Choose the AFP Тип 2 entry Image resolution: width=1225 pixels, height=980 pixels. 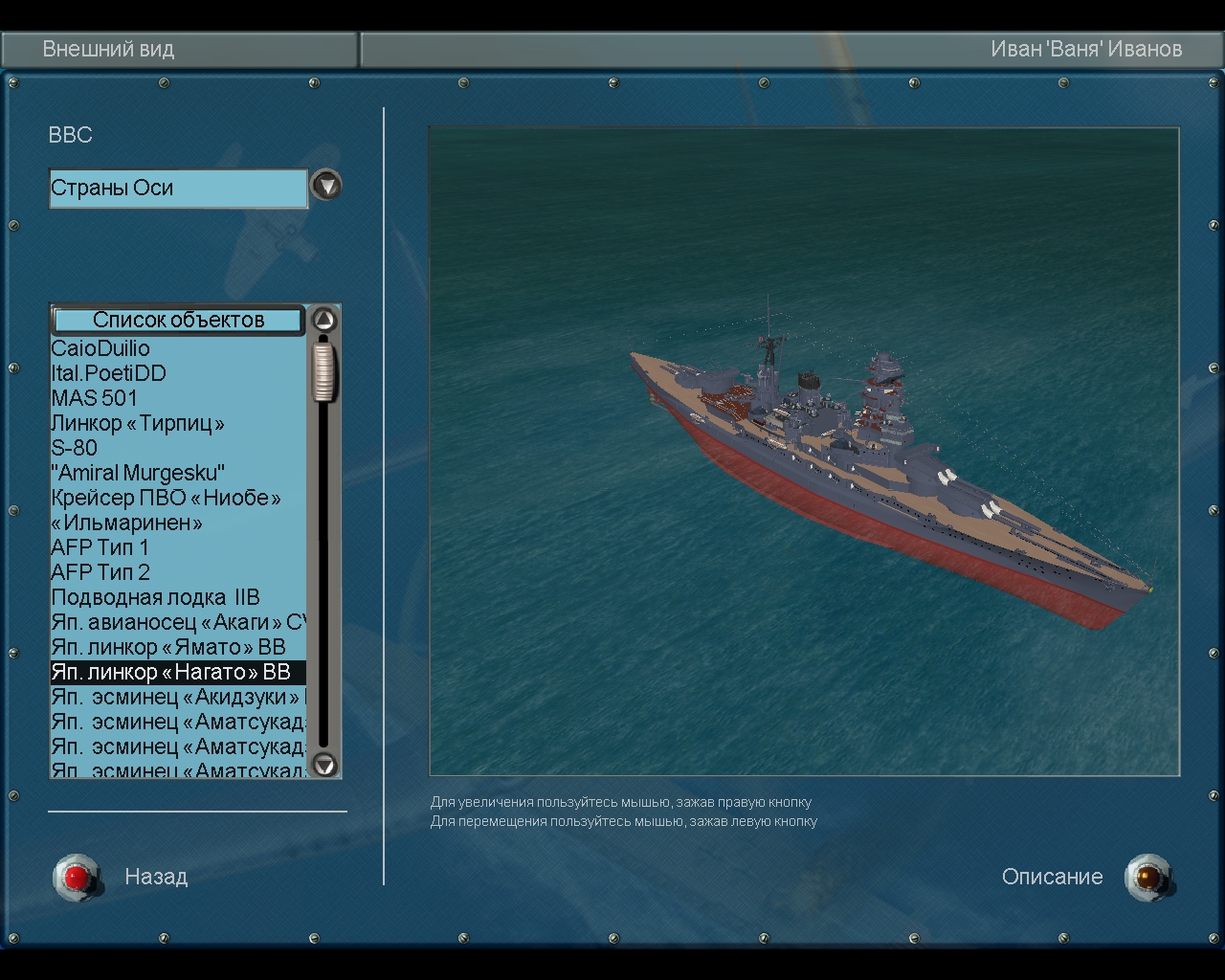100,572
